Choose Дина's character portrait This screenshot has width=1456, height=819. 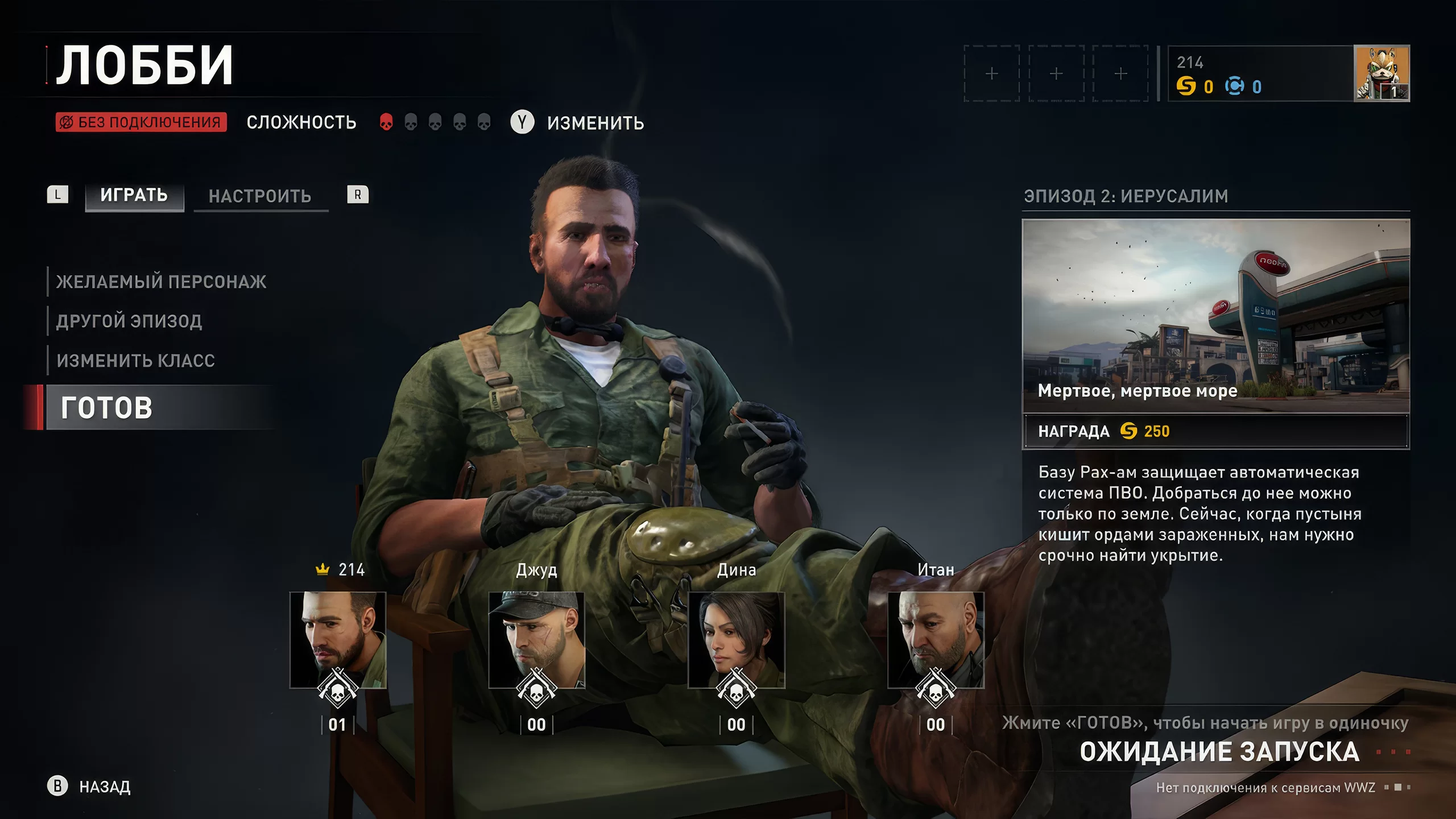click(736, 640)
